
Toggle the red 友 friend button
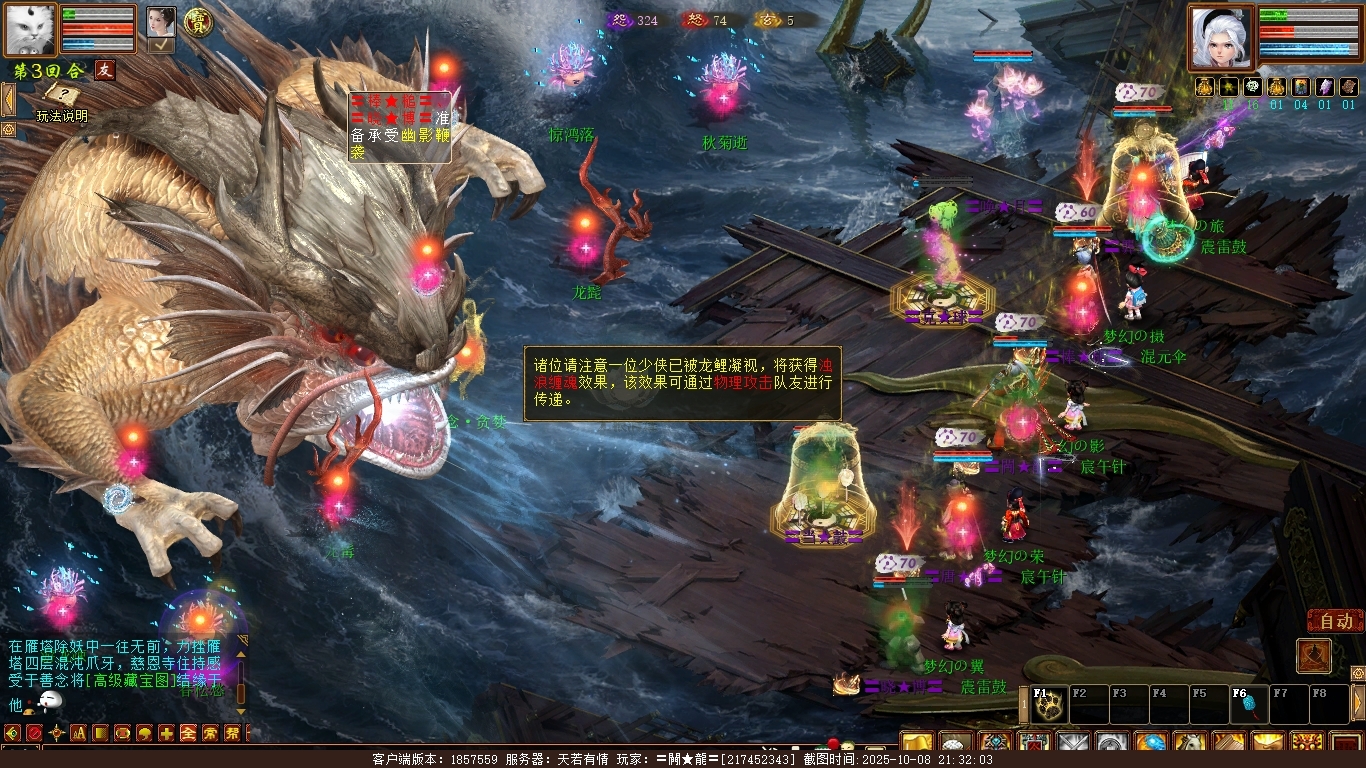point(105,70)
